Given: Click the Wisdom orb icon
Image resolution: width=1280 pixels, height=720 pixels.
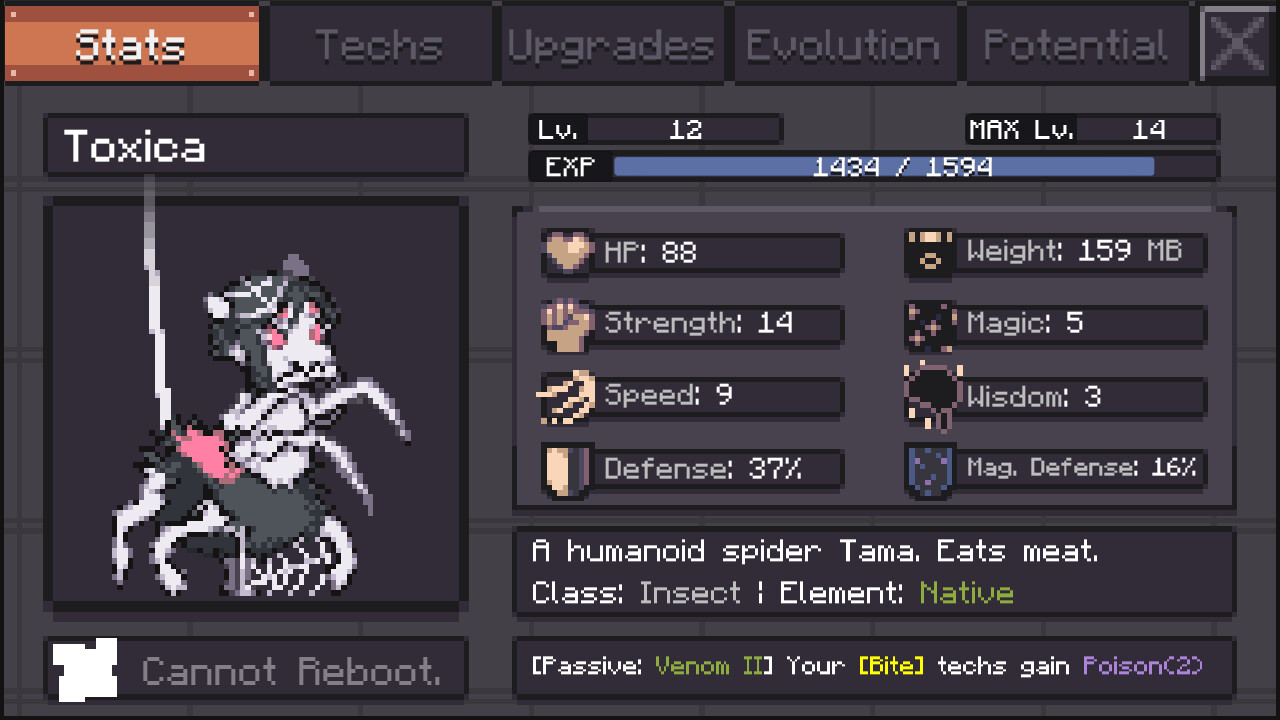Looking at the screenshot, I should (x=929, y=396).
